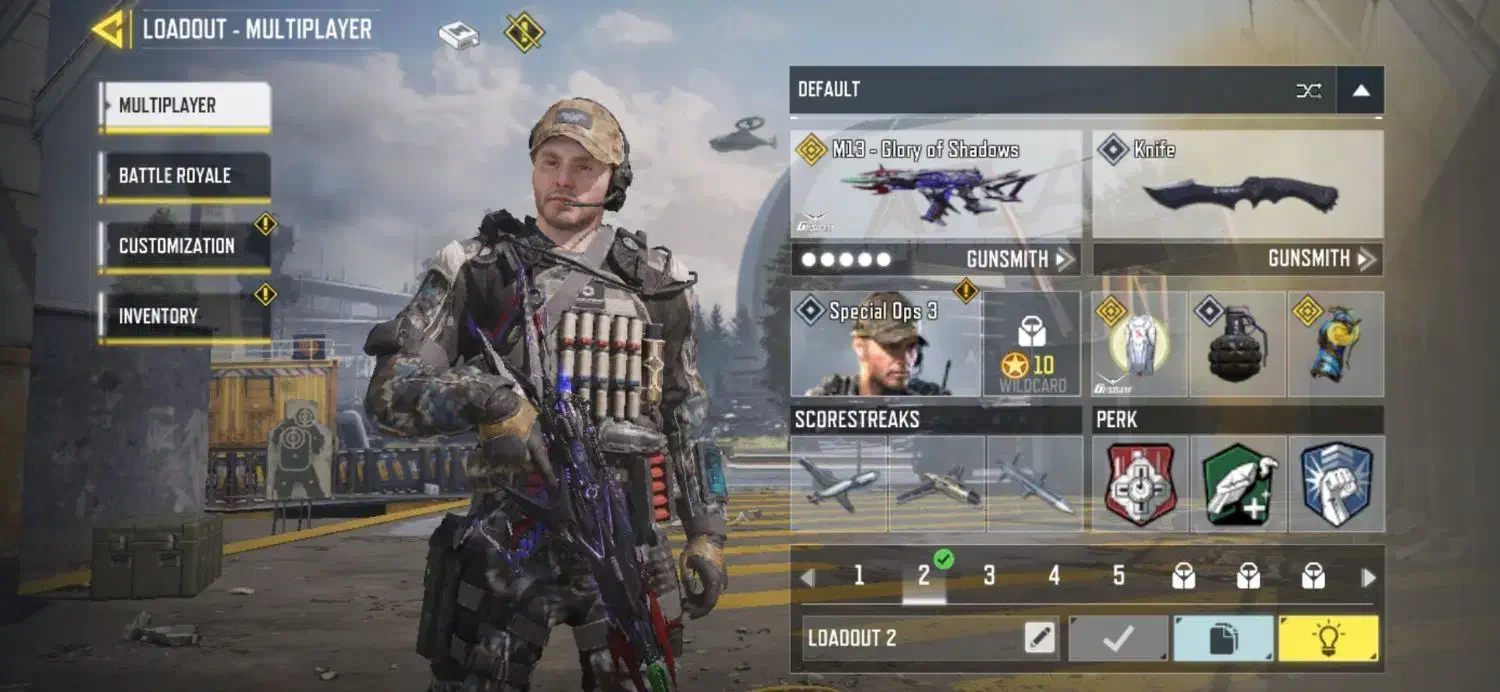The image size is (1500, 692).
Task: Open the yellow lightbulb recommendations
Action: pos(1328,638)
